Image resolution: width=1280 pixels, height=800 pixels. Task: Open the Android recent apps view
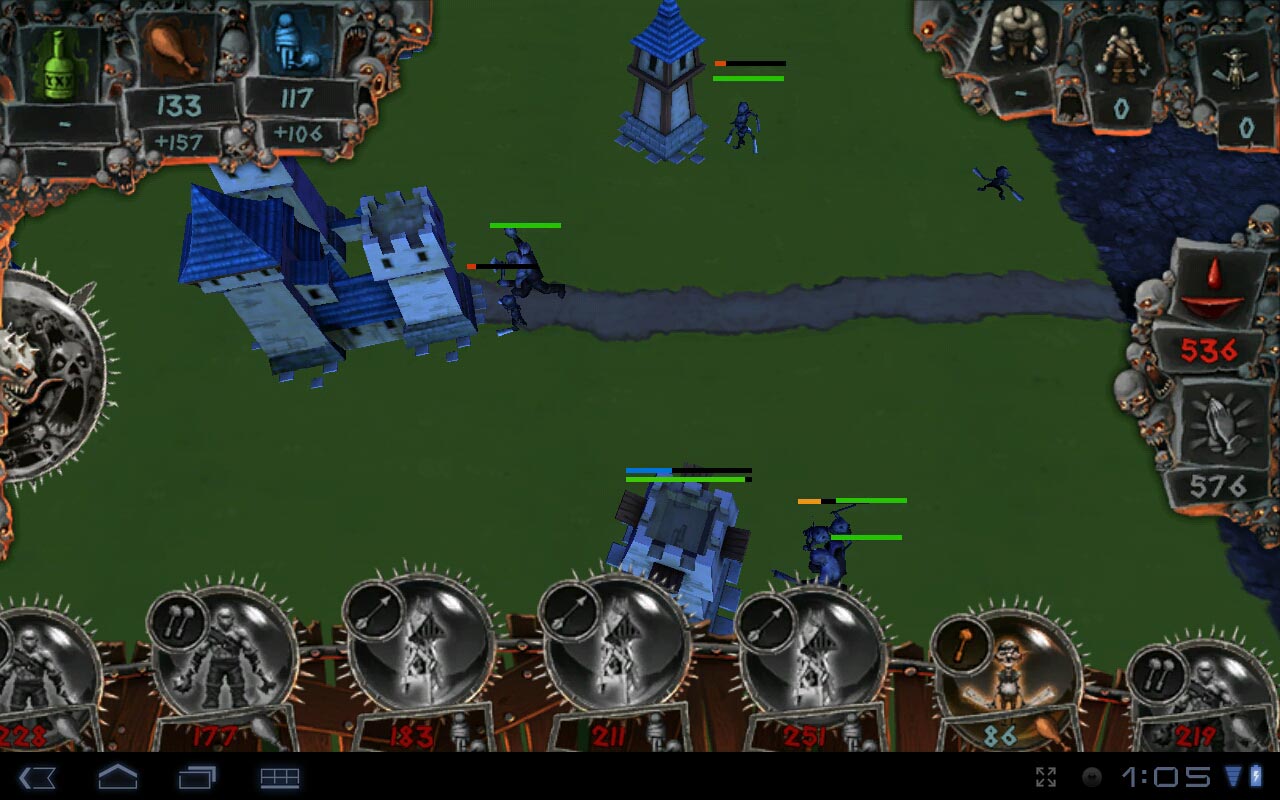point(197,777)
